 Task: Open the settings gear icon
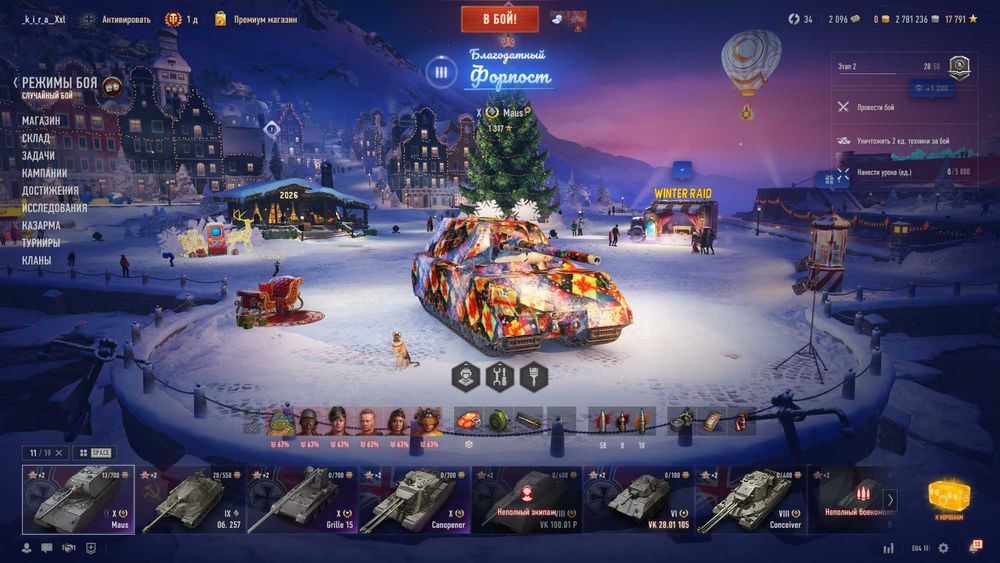971,548
